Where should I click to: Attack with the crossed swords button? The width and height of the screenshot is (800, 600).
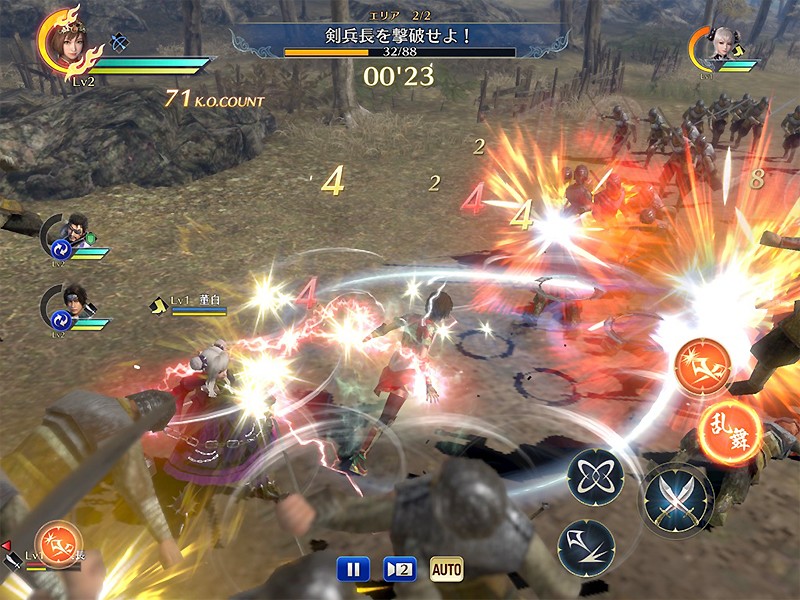(676, 496)
